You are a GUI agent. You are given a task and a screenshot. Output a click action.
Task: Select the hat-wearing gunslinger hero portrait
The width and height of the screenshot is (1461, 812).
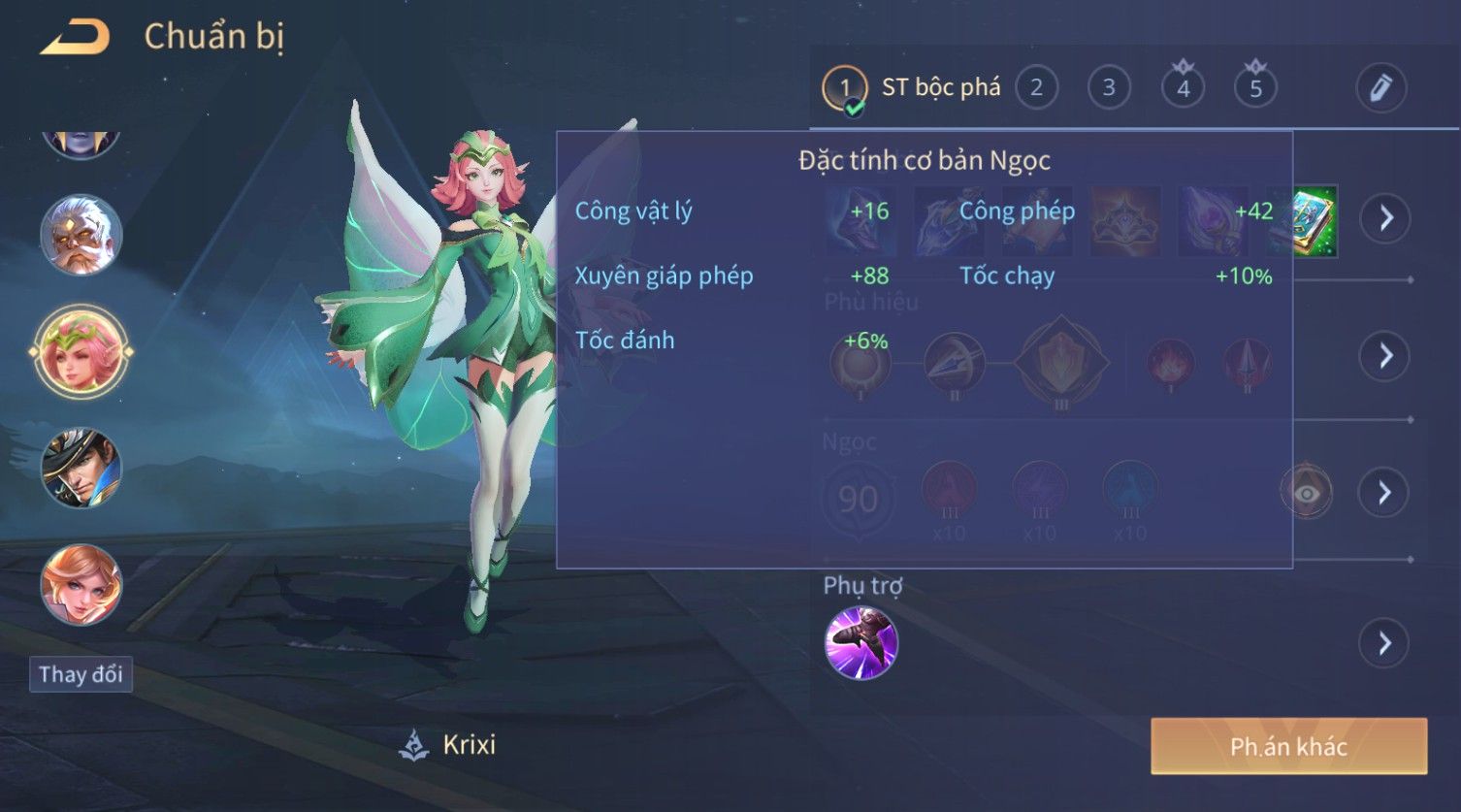pyautogui.click(x=81, y=468)
